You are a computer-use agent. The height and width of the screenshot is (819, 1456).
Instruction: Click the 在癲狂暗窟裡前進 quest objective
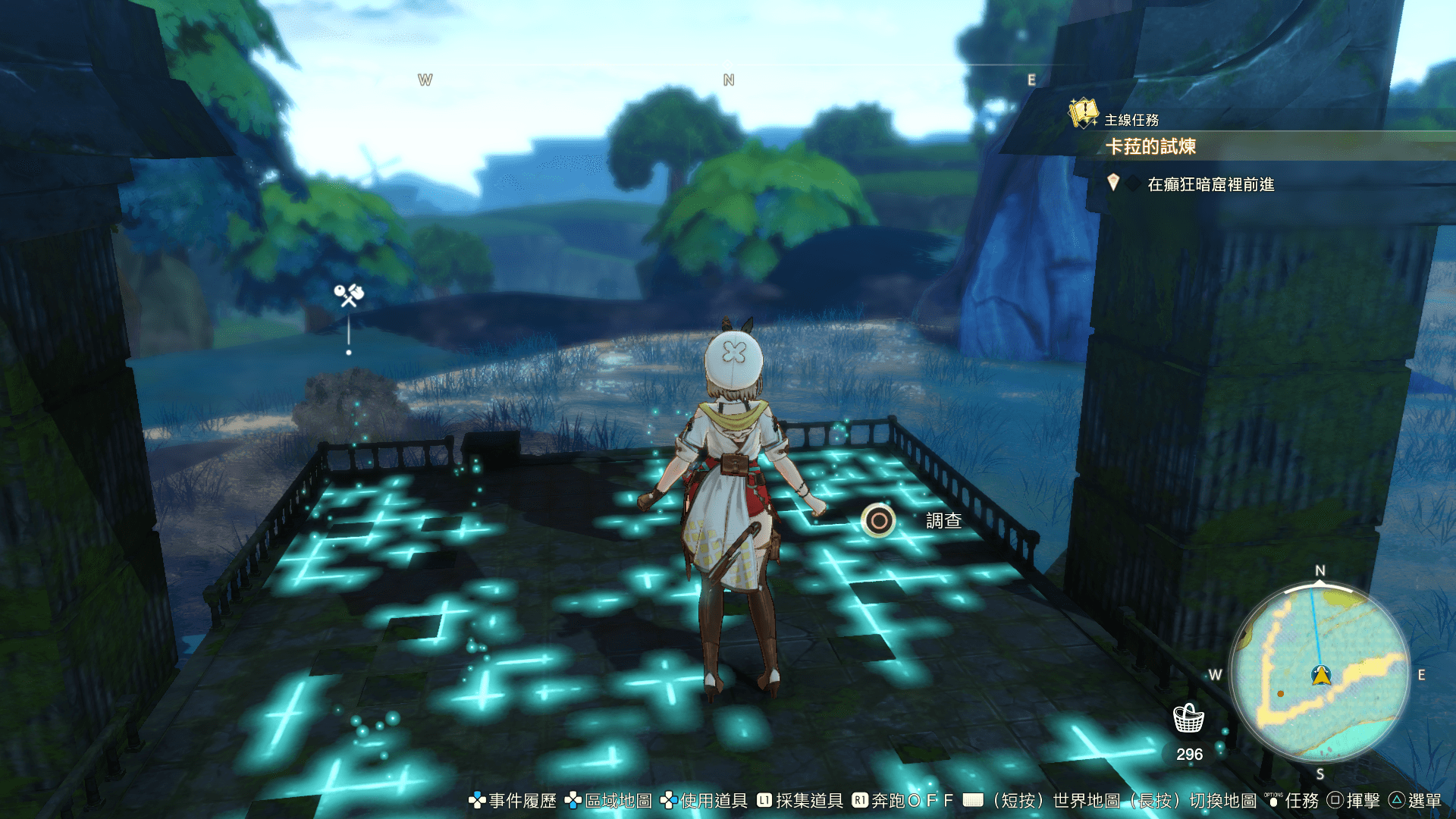pos(1210,184)
